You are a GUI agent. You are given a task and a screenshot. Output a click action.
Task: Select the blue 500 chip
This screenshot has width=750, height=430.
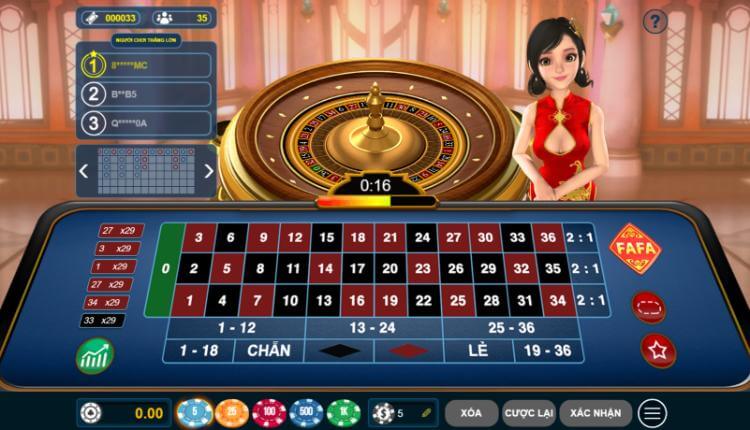[306, 412]
